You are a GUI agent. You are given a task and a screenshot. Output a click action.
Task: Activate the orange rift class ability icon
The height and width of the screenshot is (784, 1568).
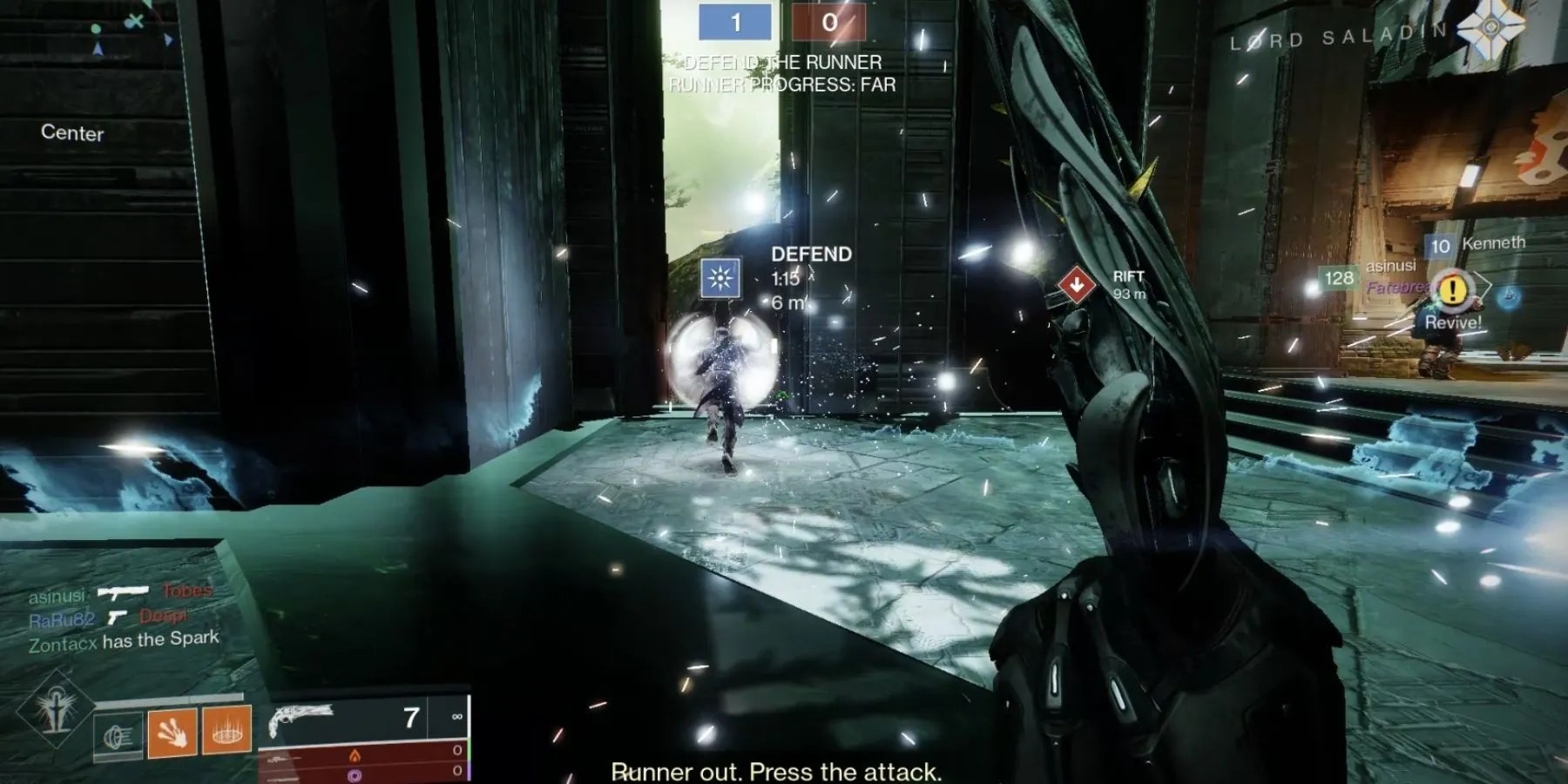226,728
